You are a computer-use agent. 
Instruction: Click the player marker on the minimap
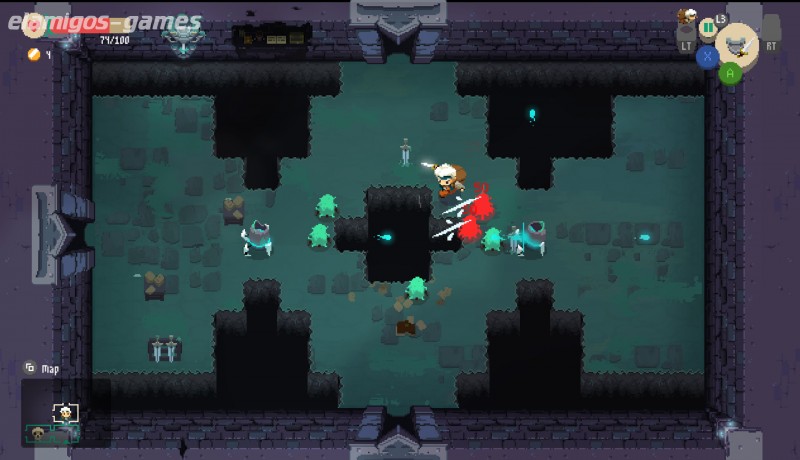[66, 411]
